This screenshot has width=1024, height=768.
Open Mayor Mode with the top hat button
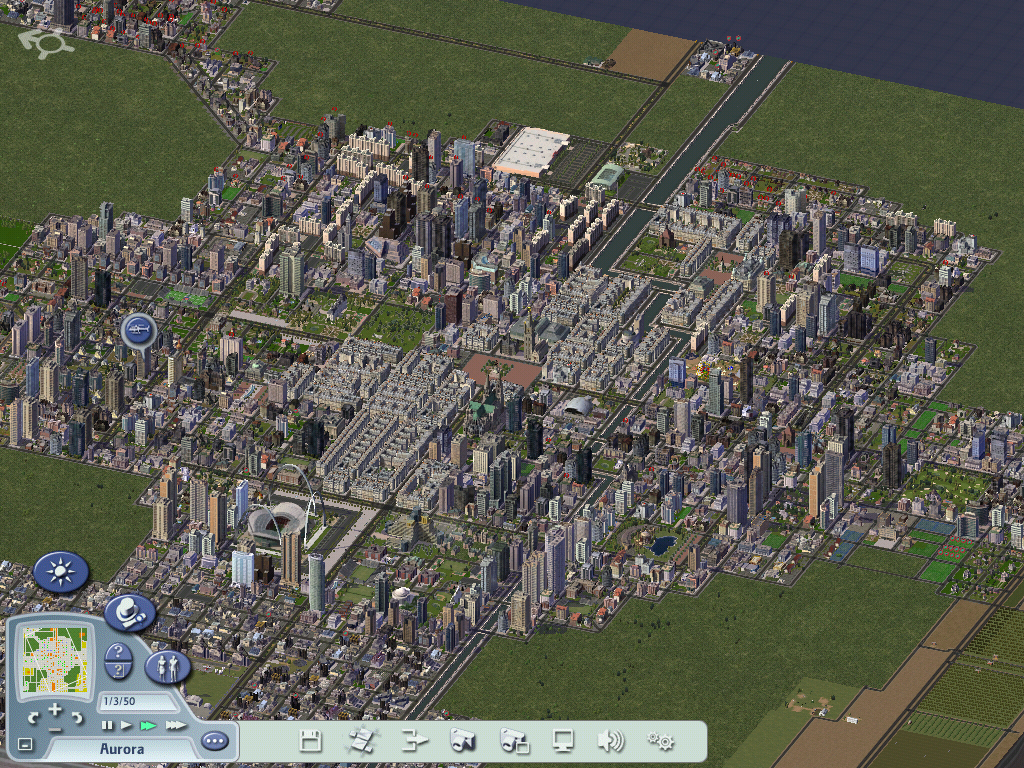pyautogui.click(x=129, y=613)
